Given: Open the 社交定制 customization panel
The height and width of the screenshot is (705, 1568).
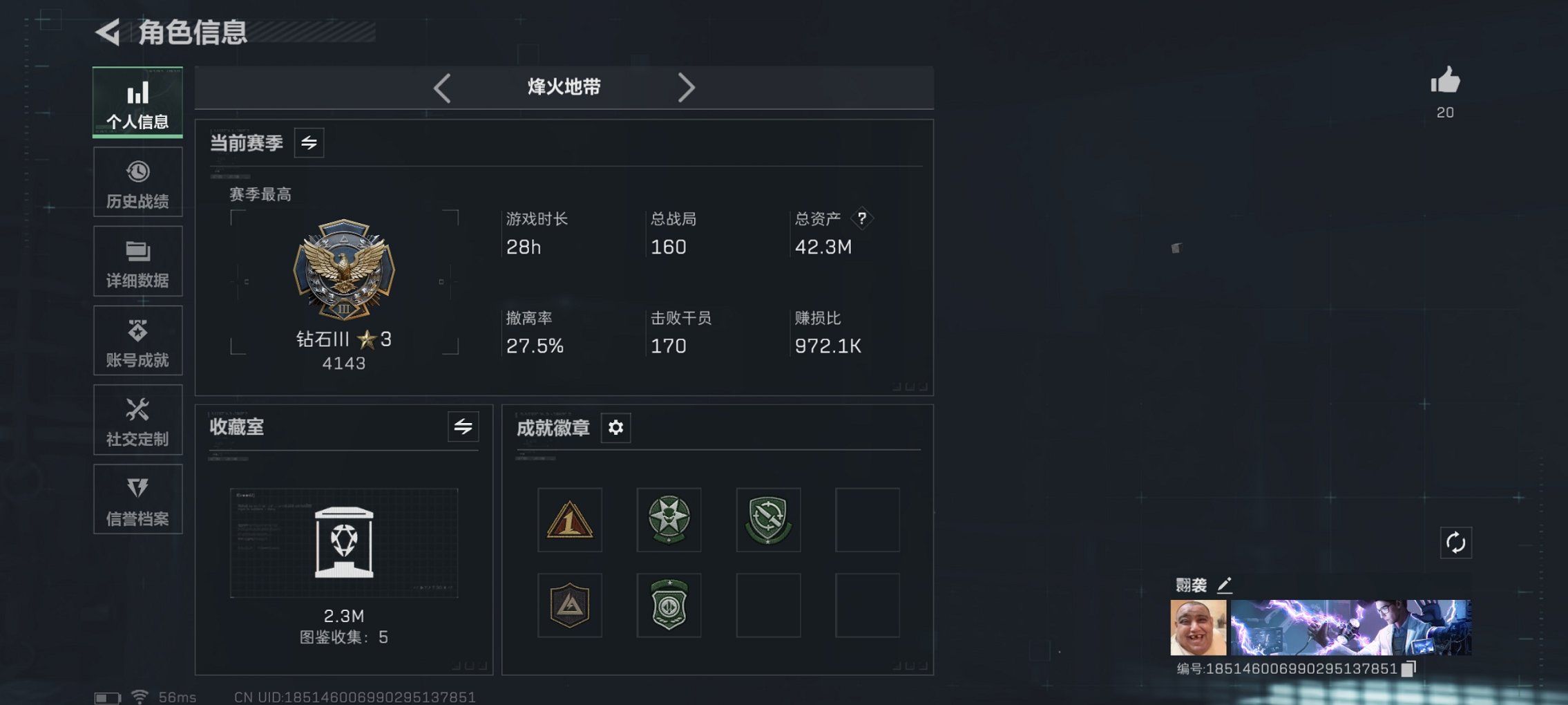Looking at the screenshot, I should pos(137,420).
